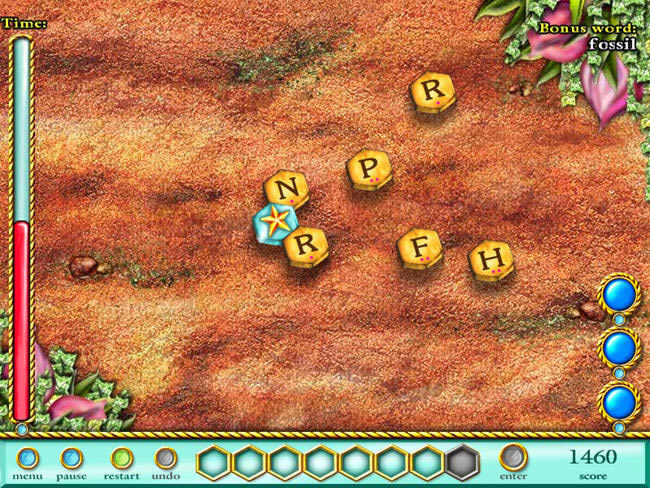Pick the letter N tile
The width and height of the screenshot is (650, 488).
(287, 188)
